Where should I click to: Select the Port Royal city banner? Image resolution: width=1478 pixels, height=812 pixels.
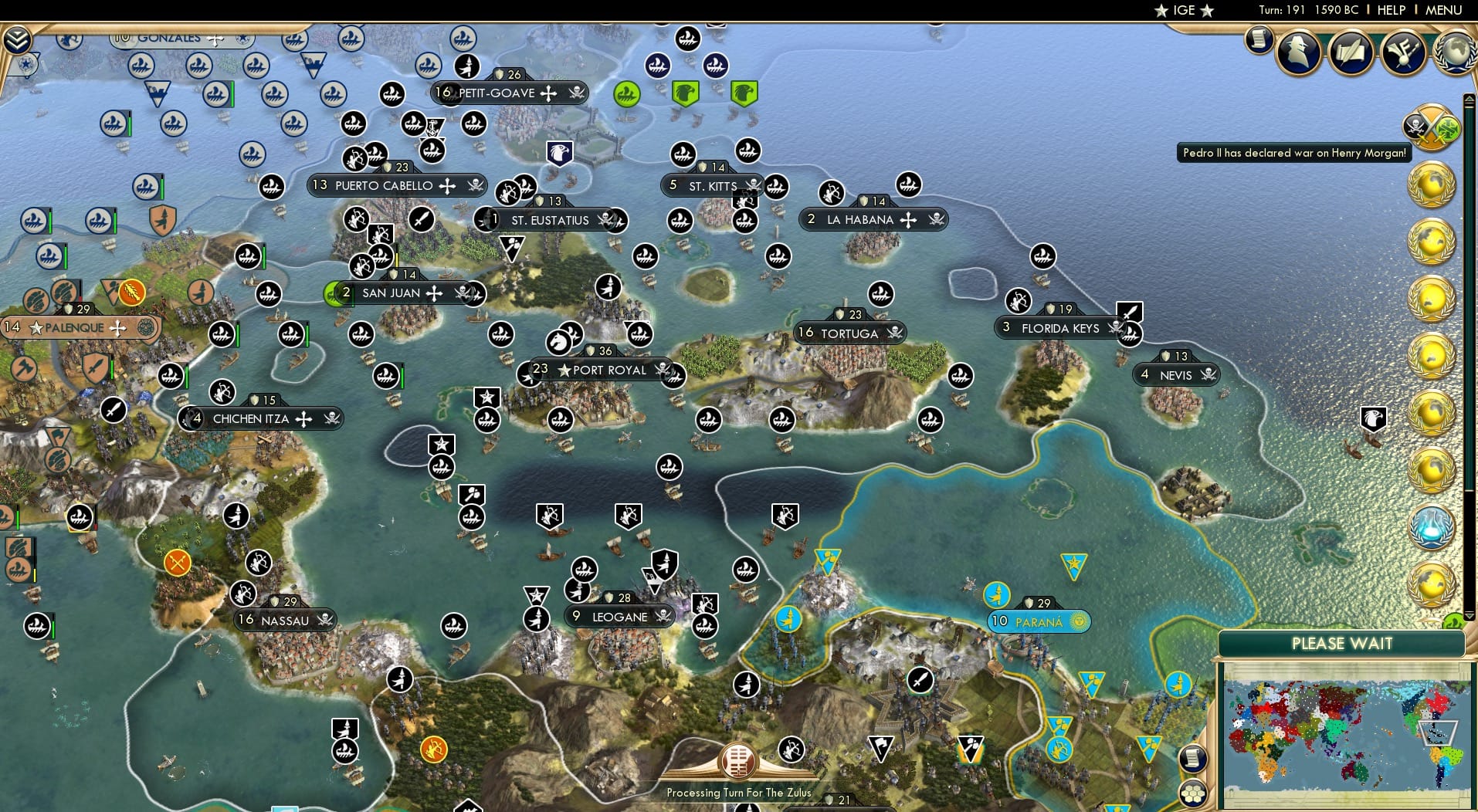pos(598,370)
